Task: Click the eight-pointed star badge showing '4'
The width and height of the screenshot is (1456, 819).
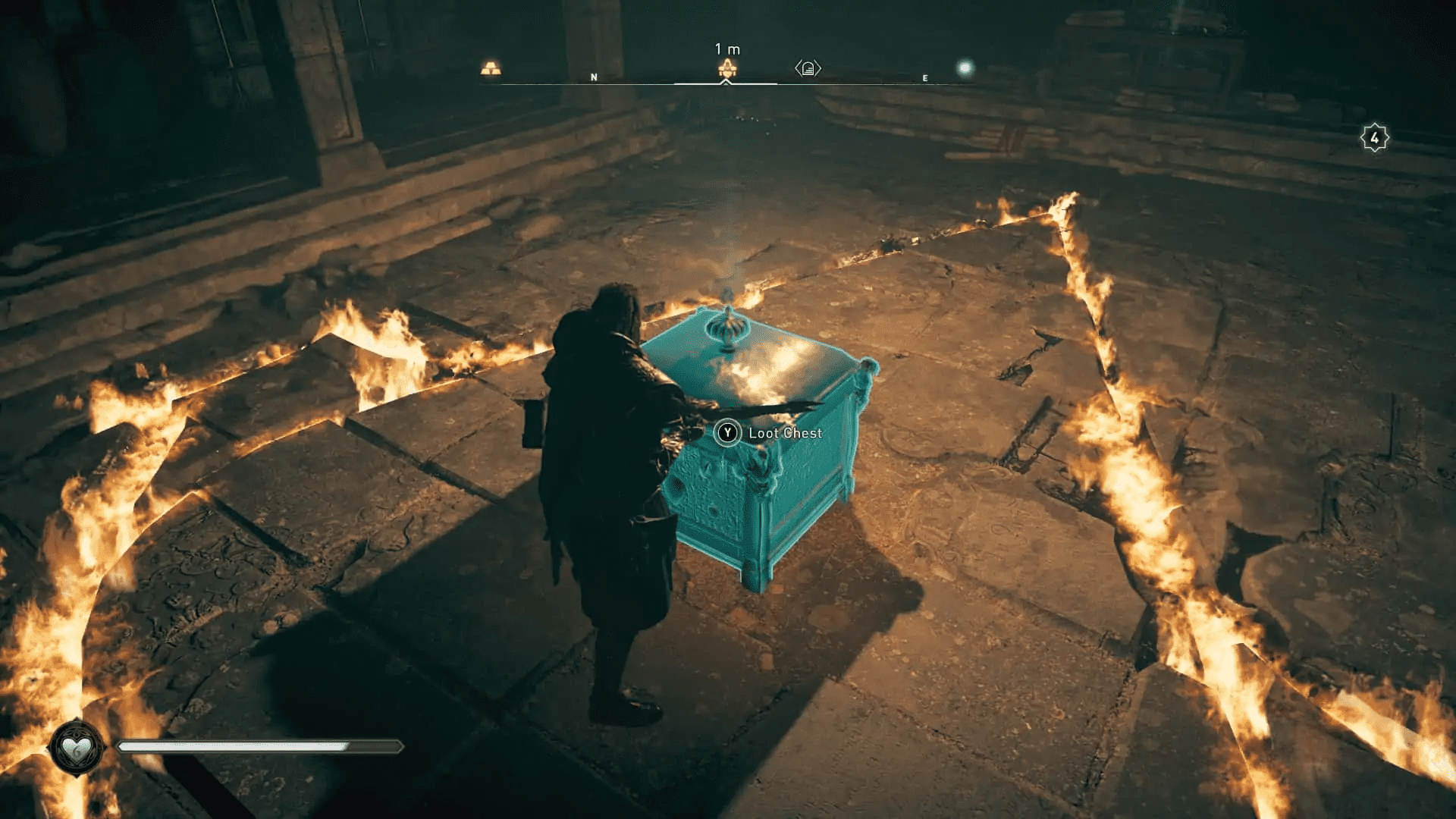Action: [1374, 137]
